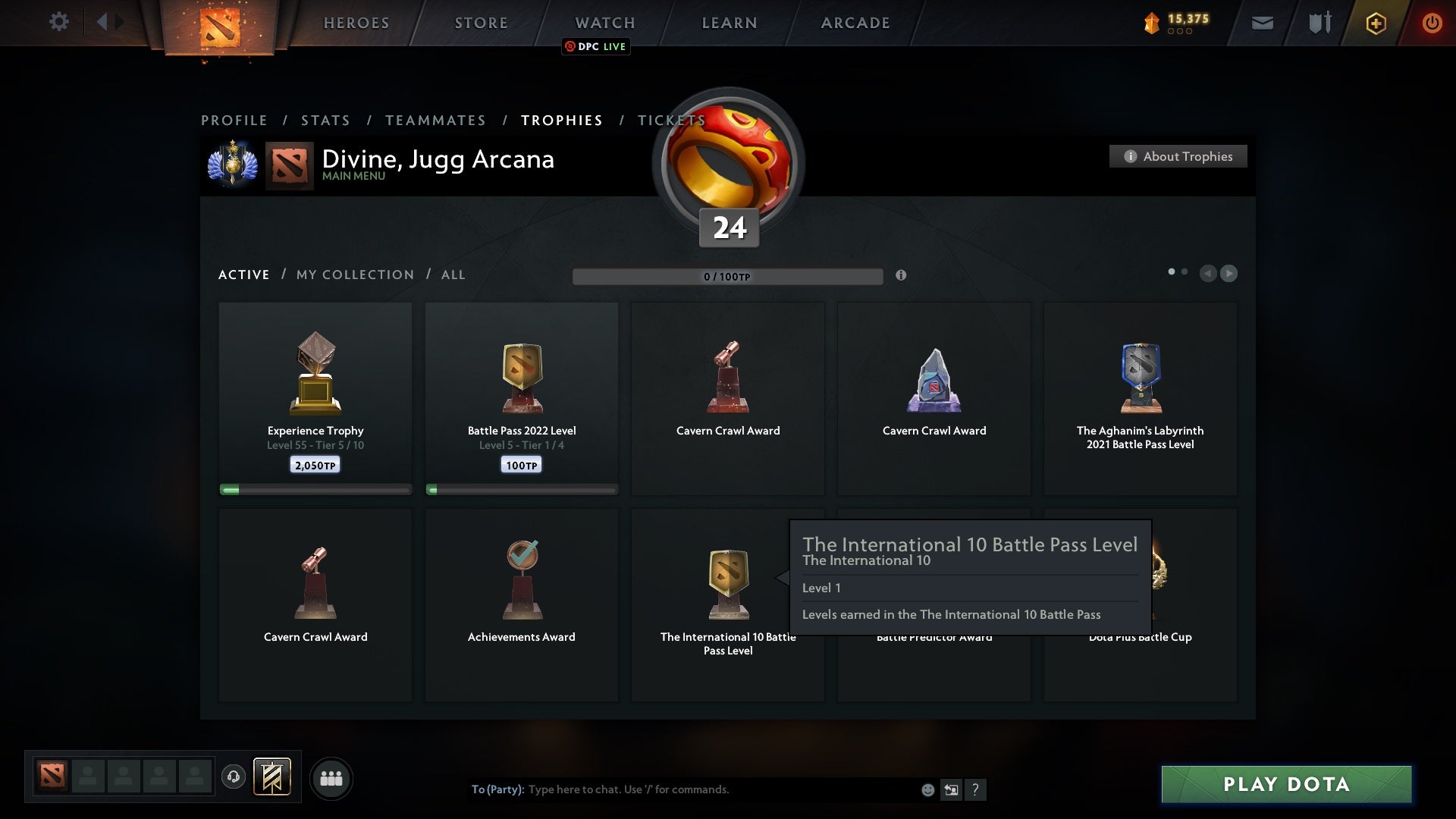Viewport: 1456px width, 819px height.
Task: Click the previous page navigation arrow
Action: point(1209,274)
